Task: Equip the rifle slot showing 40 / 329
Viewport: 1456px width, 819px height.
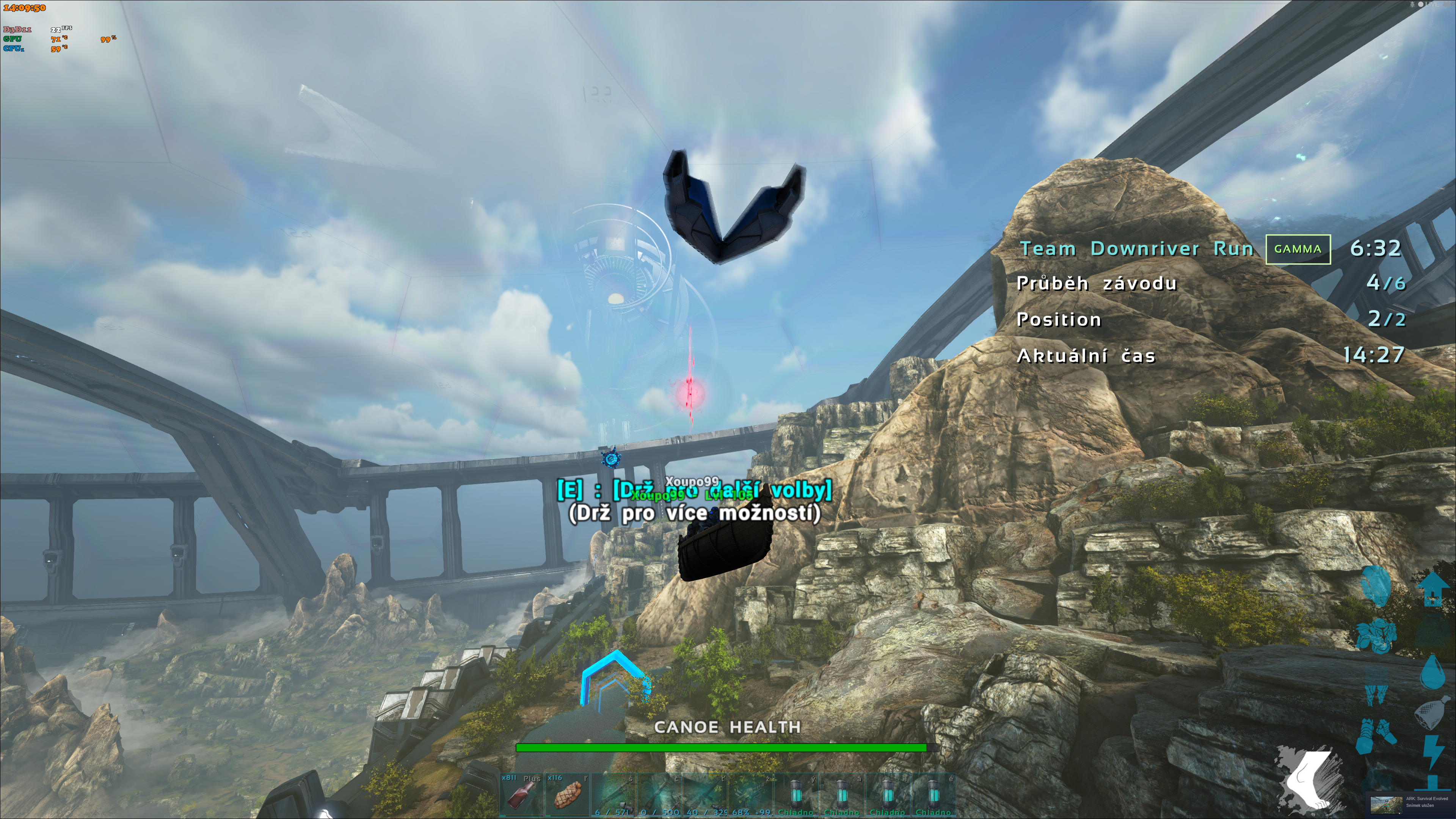Action: pos(705,794)
